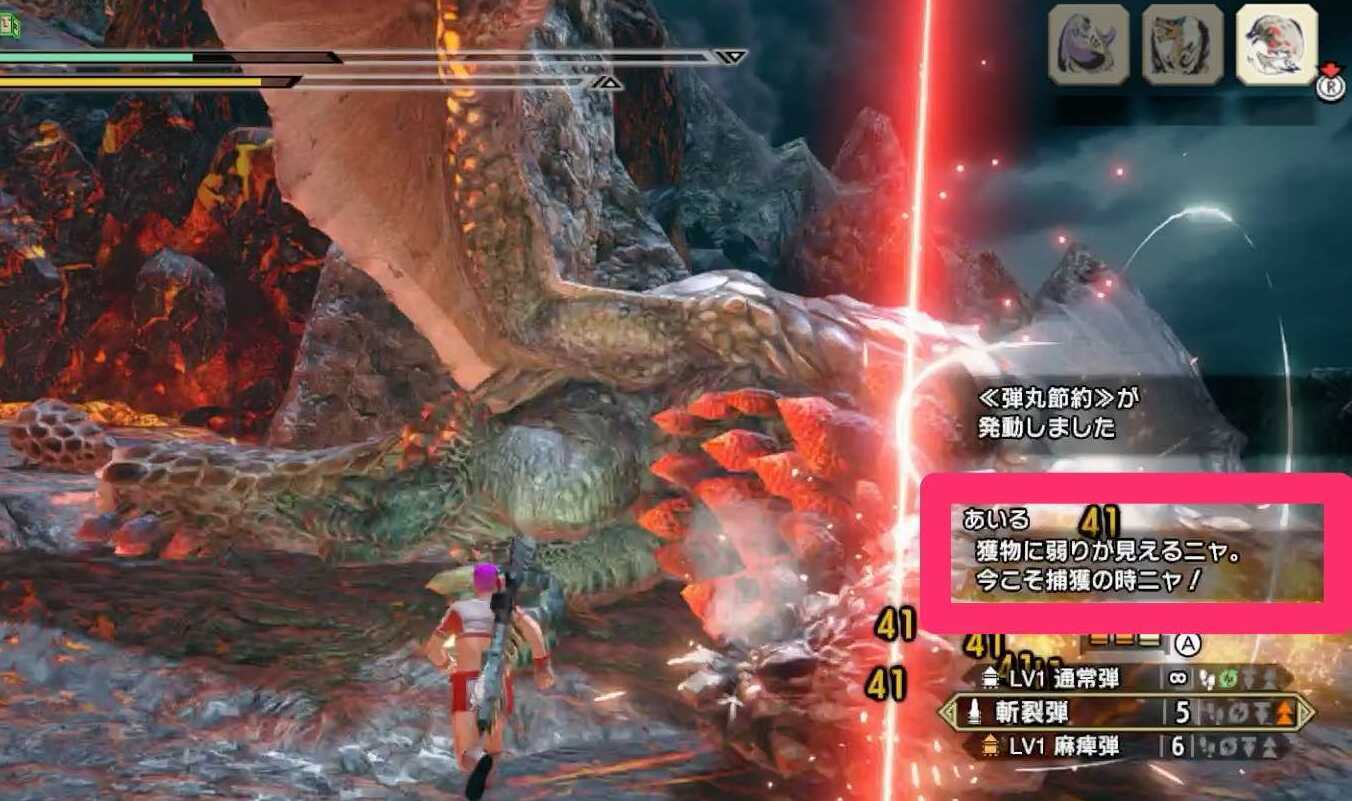The height and width of the screenshot is (801, 1352).
Task: Select the Basarios monster icon
Action: pos(1090,42)
